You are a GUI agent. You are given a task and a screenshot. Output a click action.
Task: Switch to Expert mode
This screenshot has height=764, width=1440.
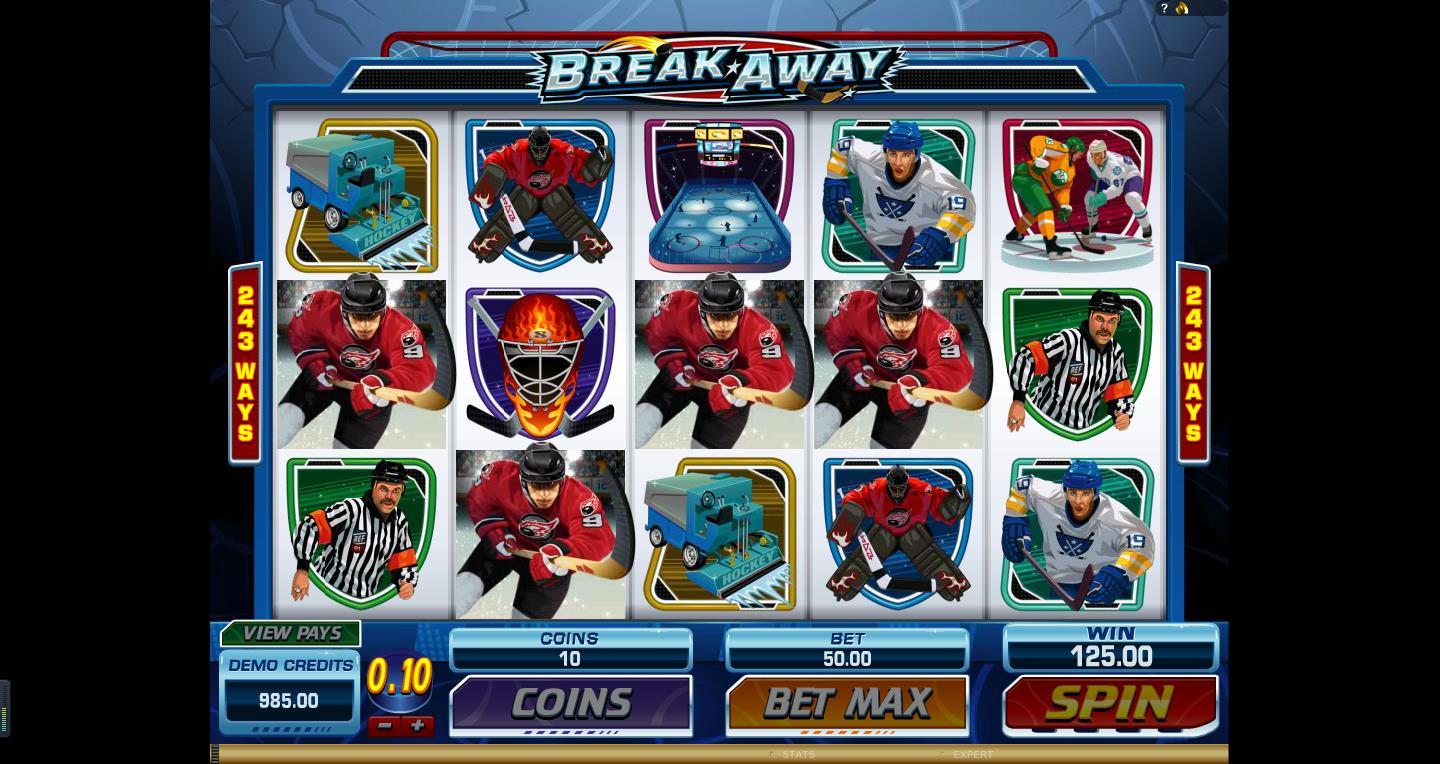click(971, 754)
